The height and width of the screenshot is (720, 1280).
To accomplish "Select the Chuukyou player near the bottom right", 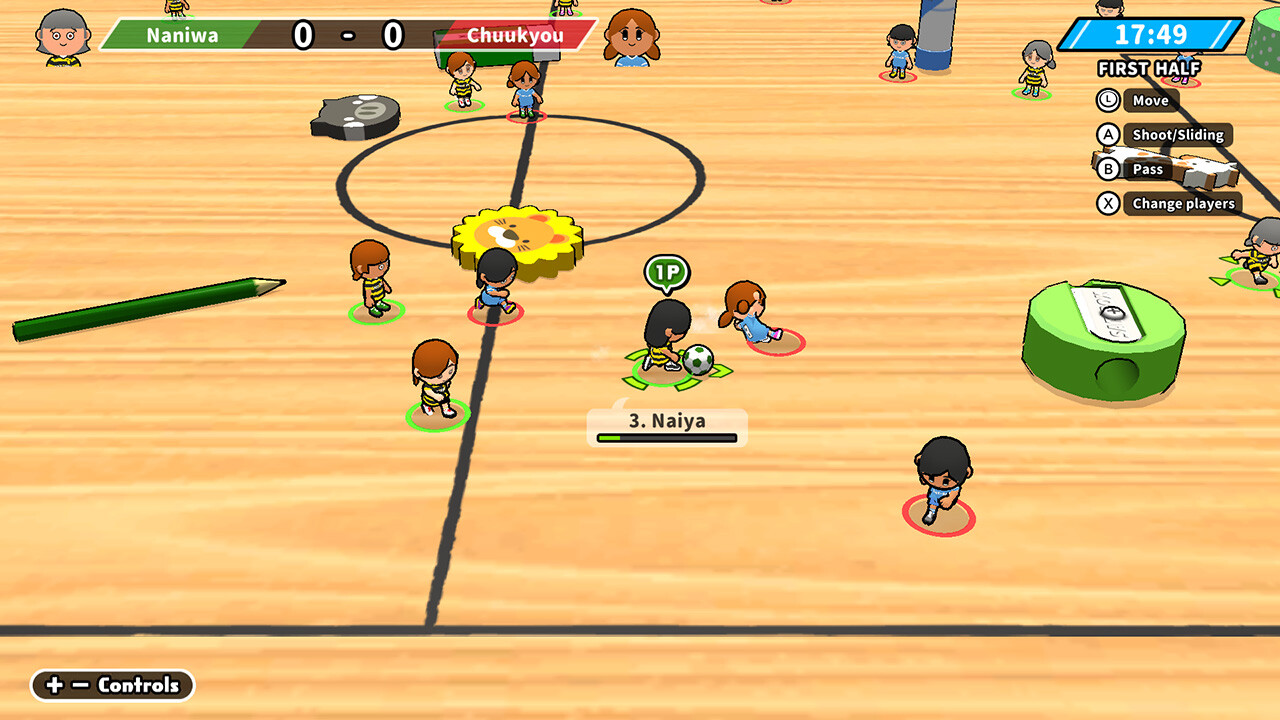I will [938, 485].
